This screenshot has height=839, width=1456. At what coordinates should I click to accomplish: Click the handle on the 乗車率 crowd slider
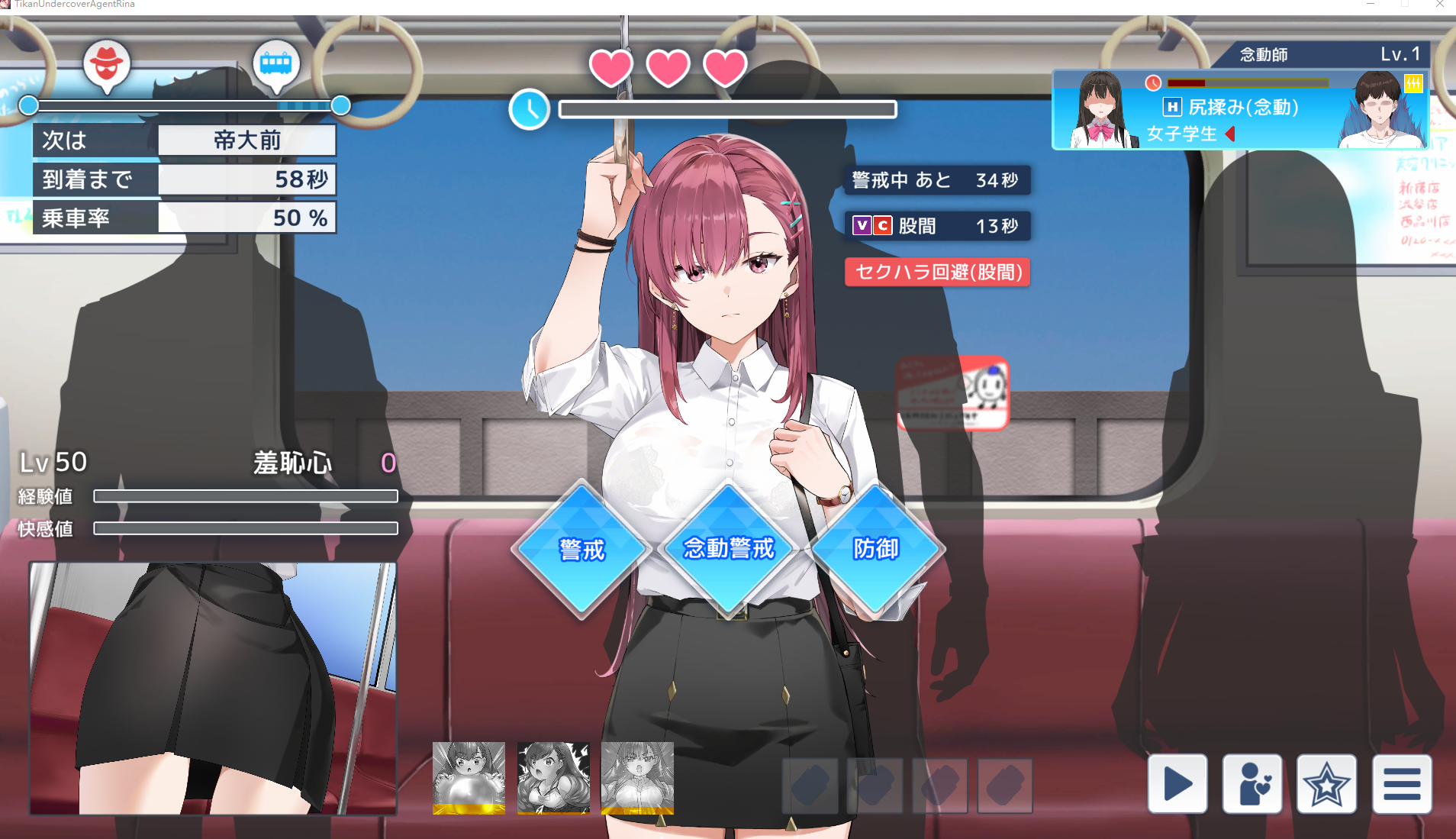point(341,105)
